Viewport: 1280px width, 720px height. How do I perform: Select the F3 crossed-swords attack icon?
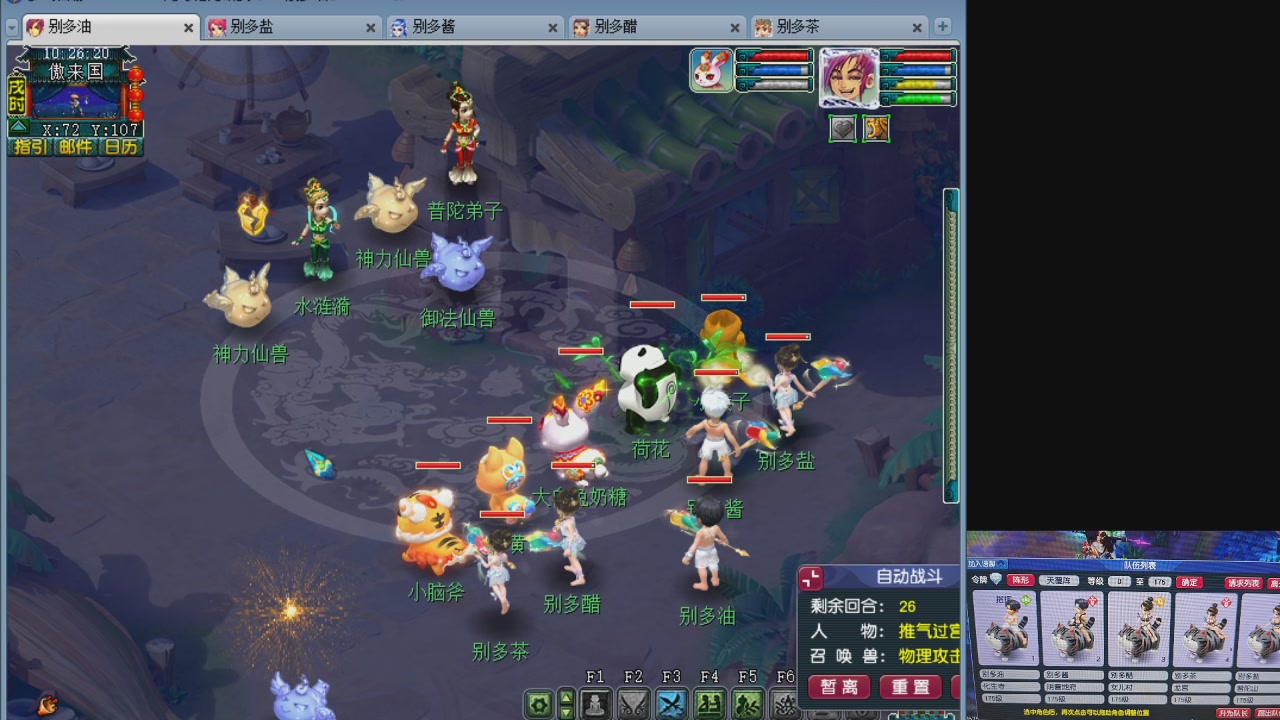(672, 705)
